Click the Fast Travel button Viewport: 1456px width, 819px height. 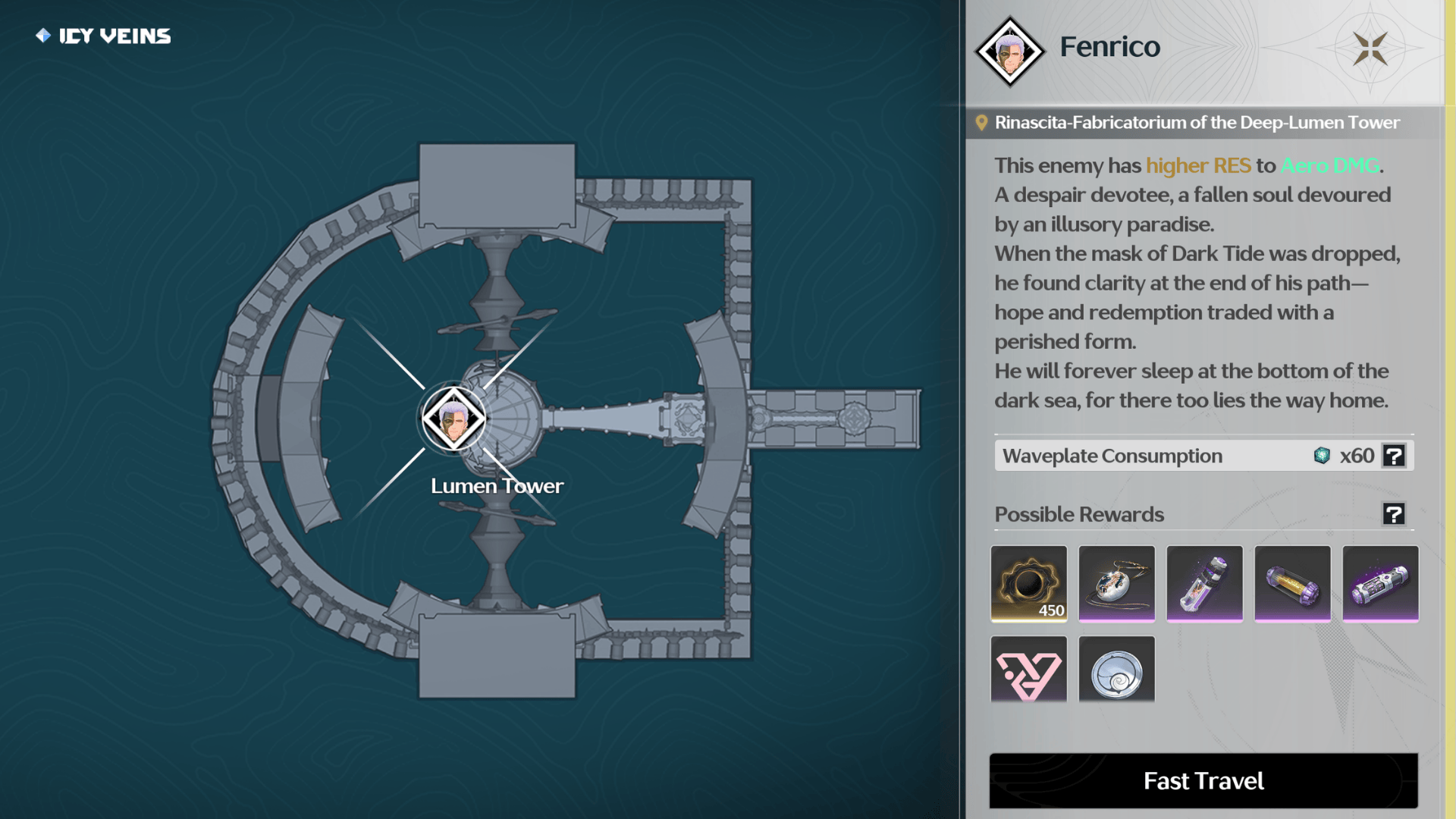click(x=1203, y=780)
